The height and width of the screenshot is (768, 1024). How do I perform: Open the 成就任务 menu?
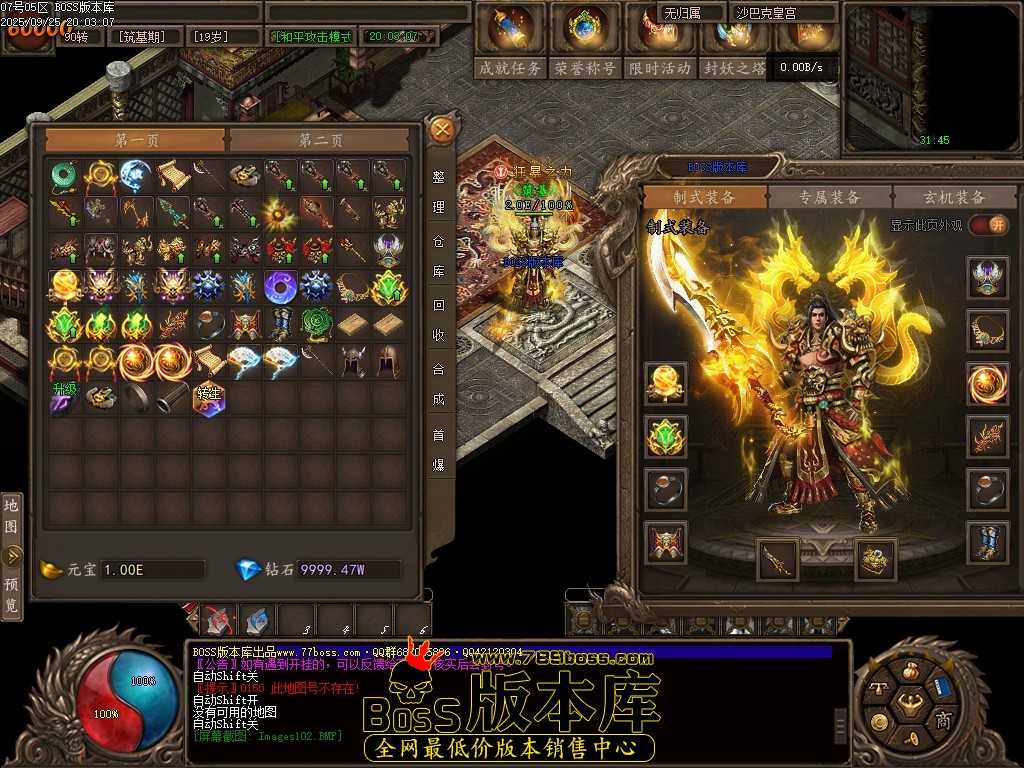(x=511, y=68)
